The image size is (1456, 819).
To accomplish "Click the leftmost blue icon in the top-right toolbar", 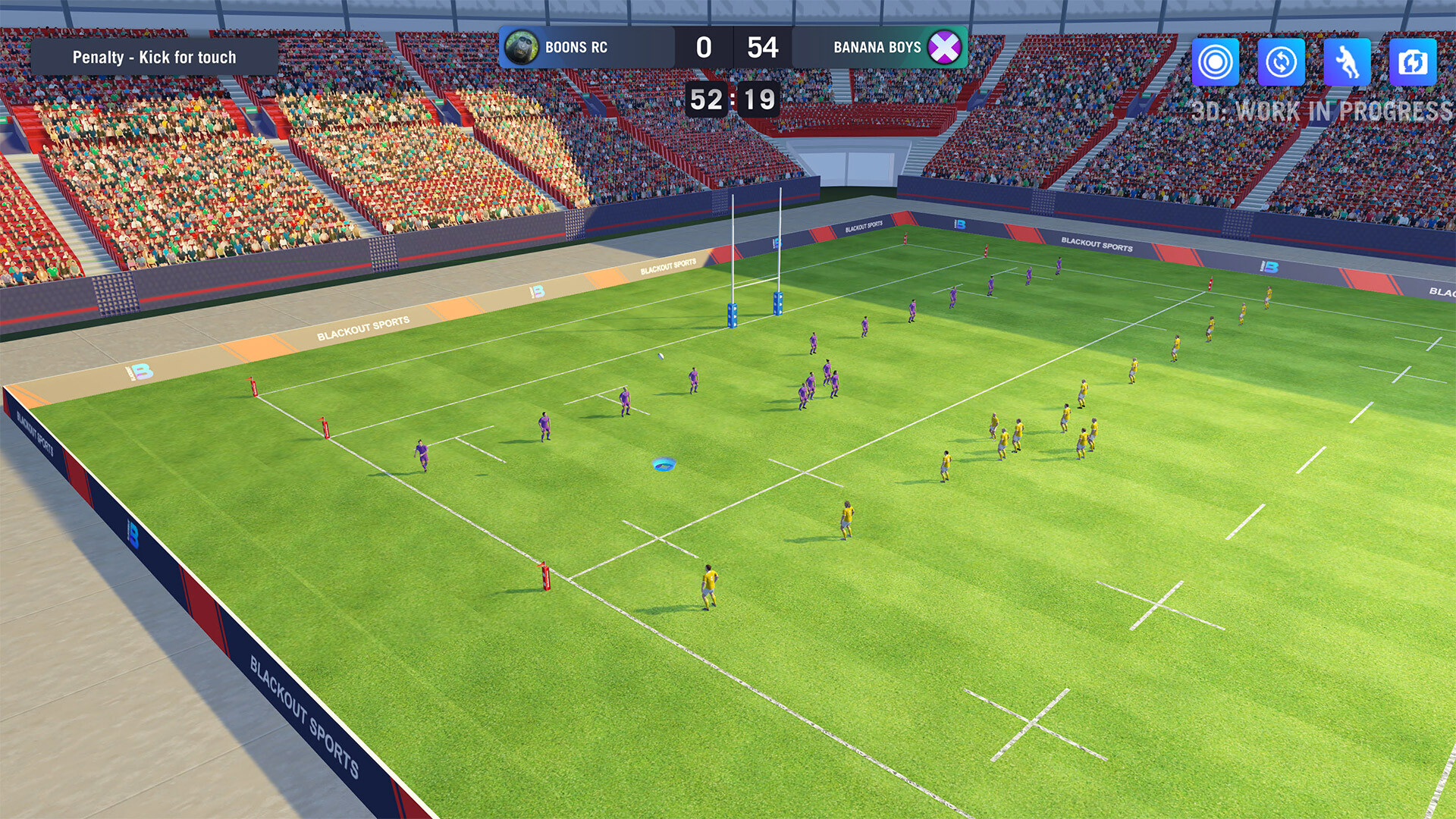I will point(1217,61).
